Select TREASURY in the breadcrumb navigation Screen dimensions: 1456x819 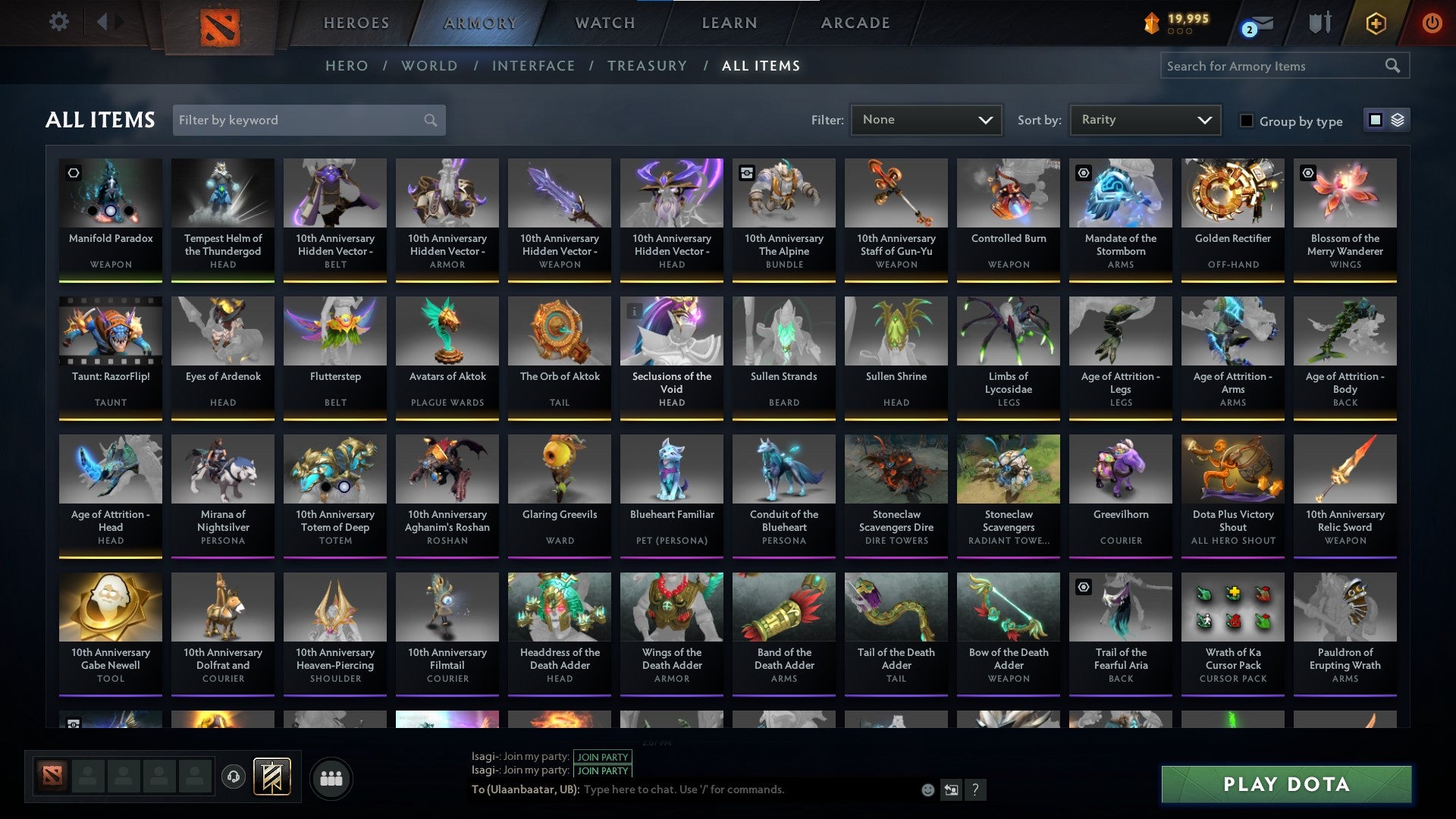tap(648, 66)
